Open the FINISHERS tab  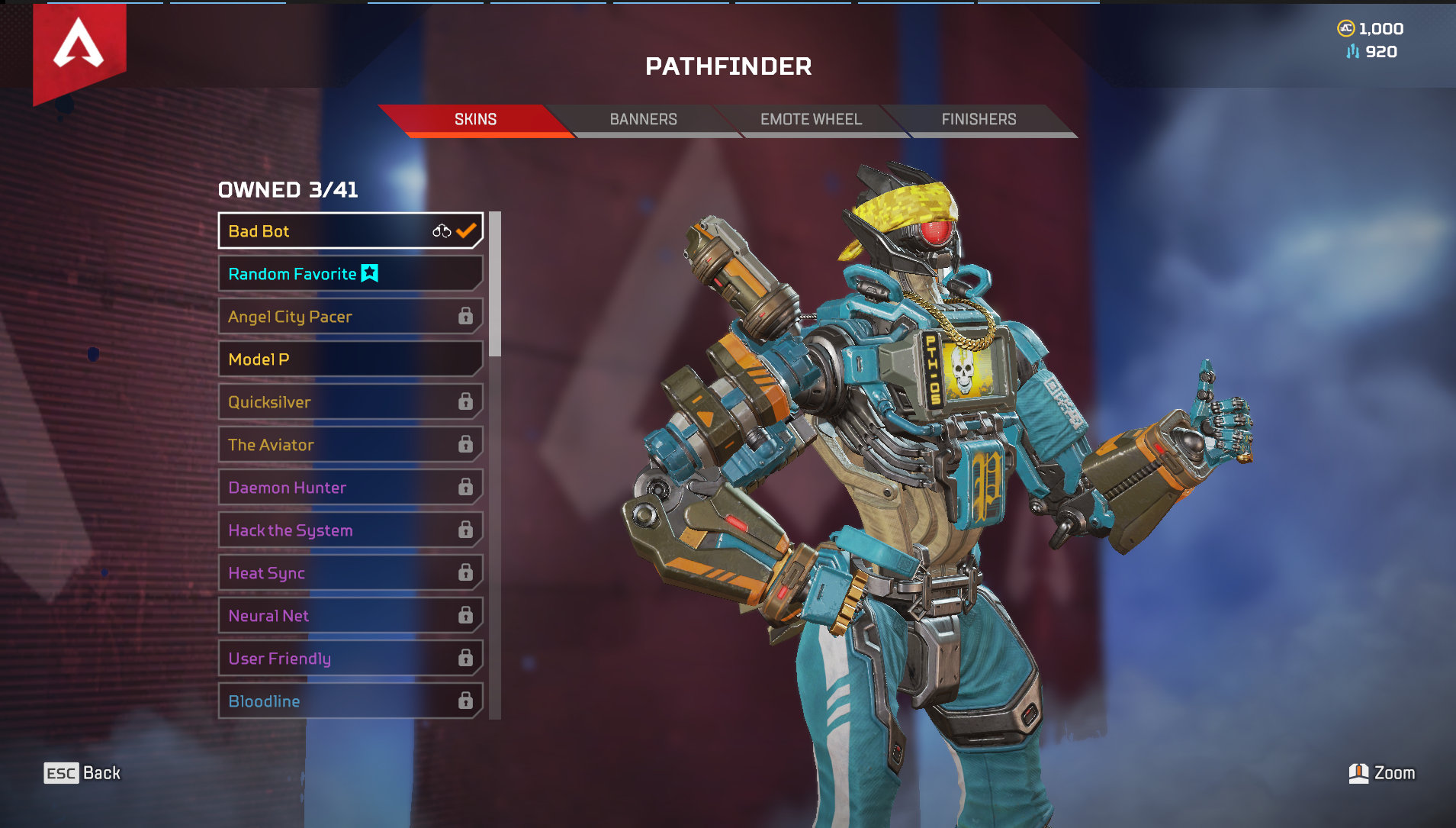point(978,119)
